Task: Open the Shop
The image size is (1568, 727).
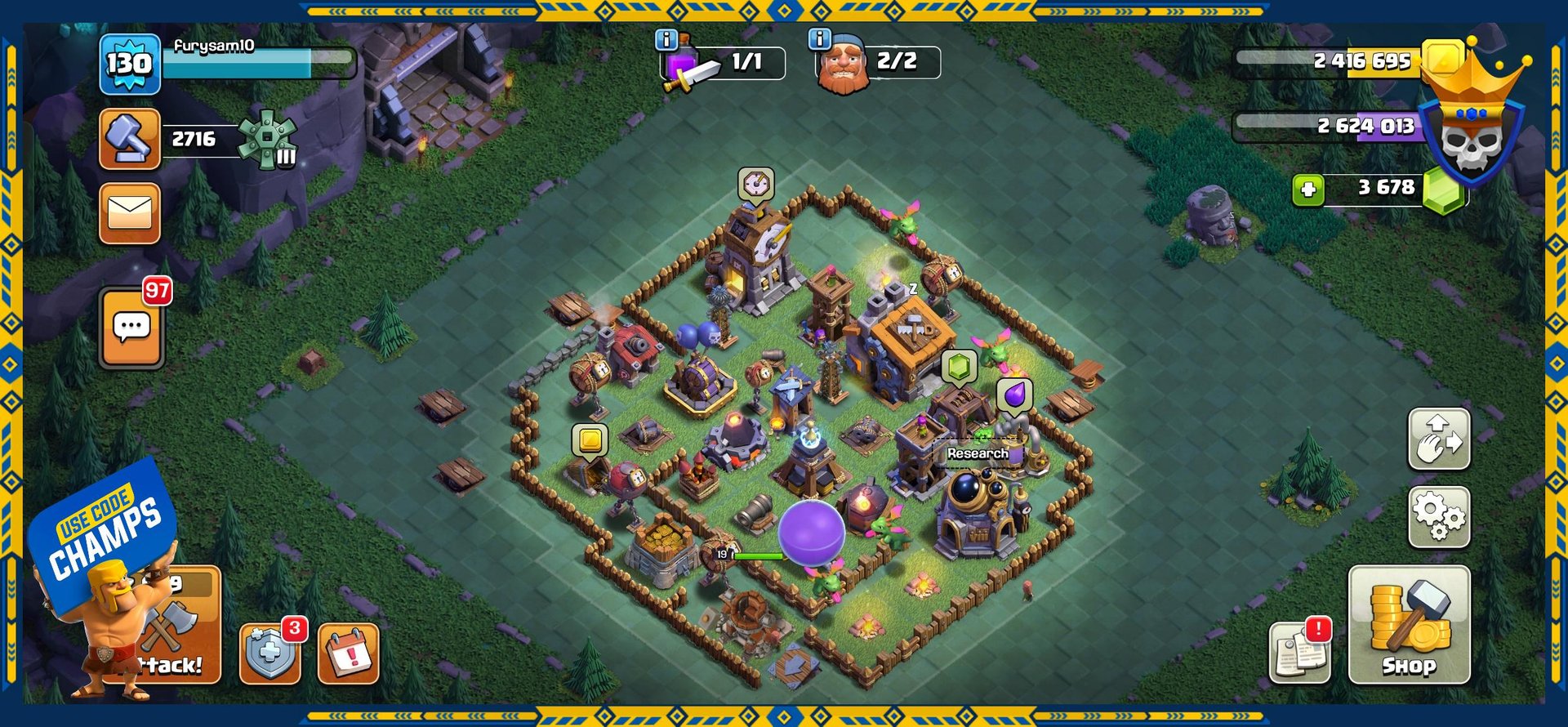Action: pos(1409,625)
